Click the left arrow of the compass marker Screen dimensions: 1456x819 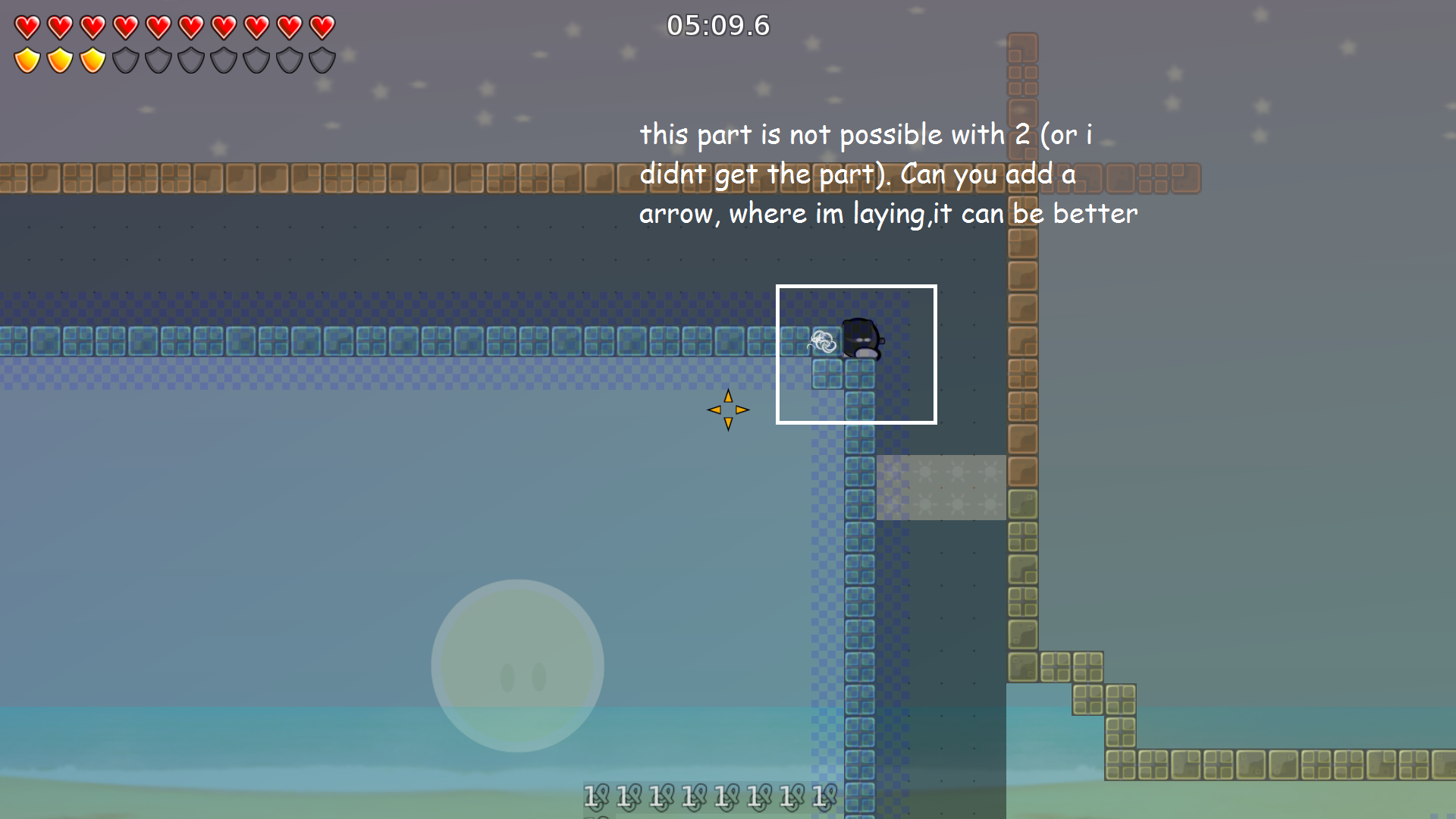click(x=714, y=409)
